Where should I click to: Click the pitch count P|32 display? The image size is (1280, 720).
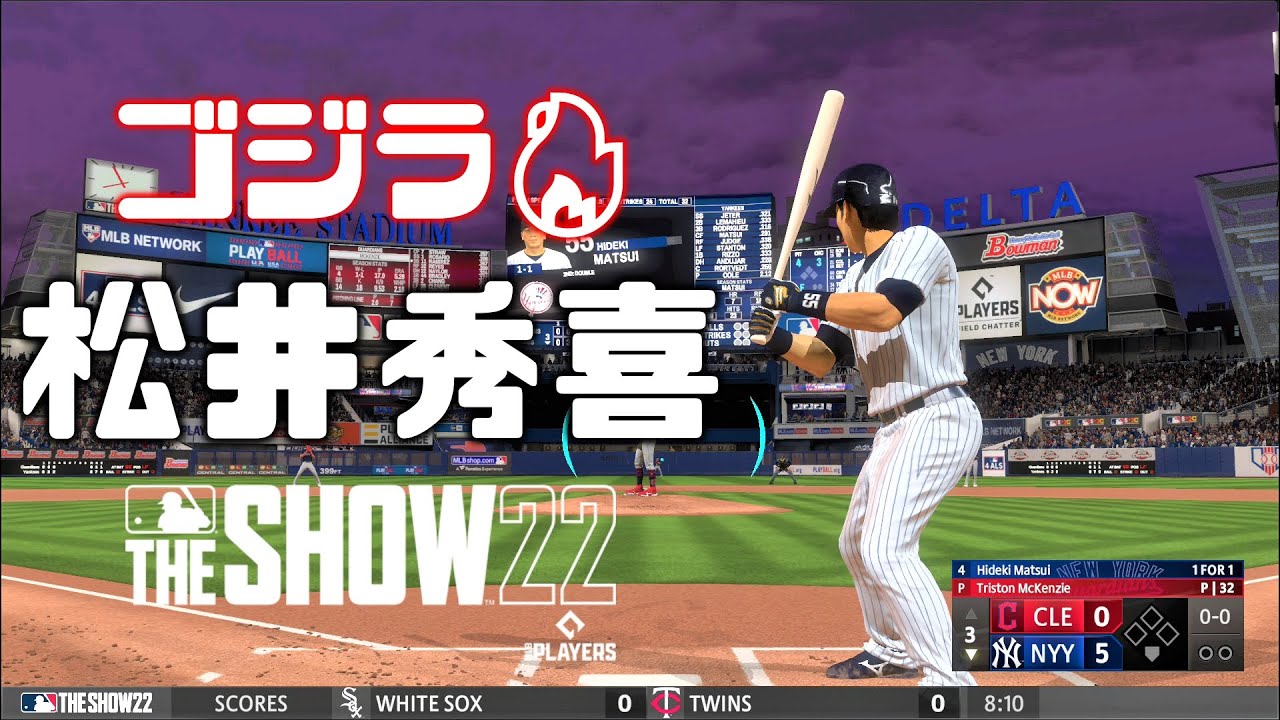(1217, 587)
